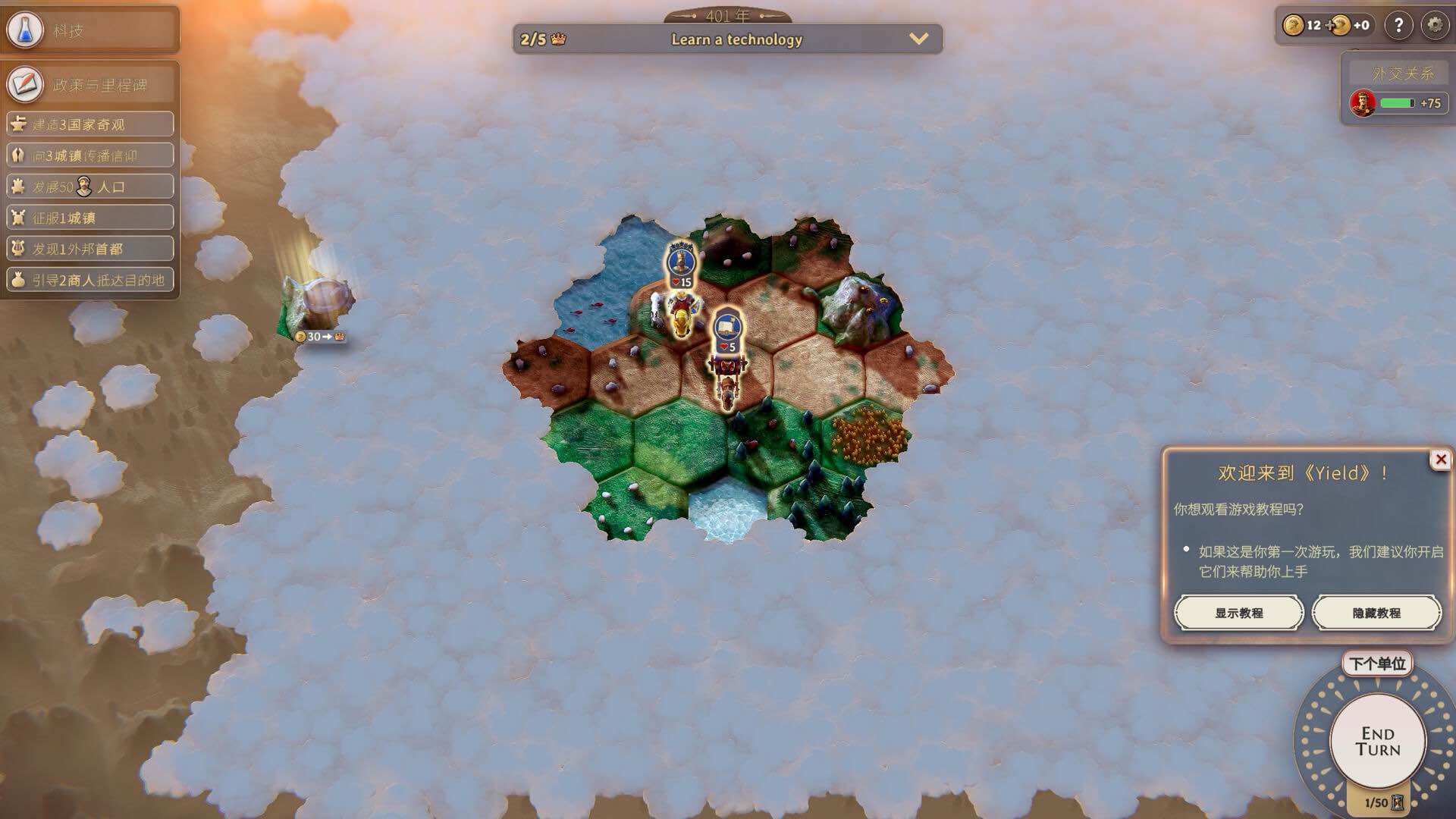1456x819 pixels.
Task: Open the help panel with the question mark icon
Action: [x=1400, y=25]
